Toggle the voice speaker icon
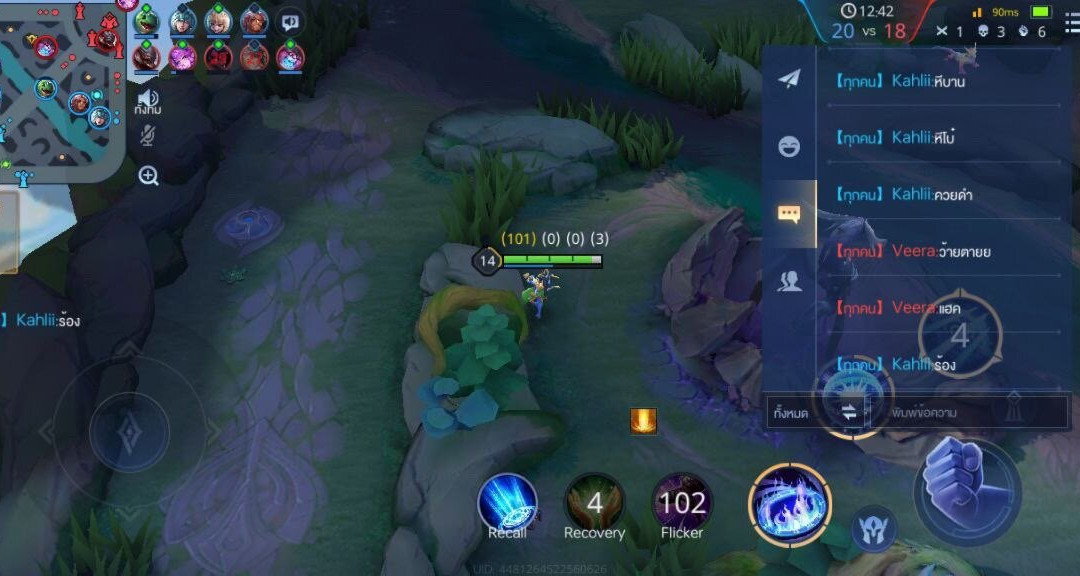 coord(148,99)
